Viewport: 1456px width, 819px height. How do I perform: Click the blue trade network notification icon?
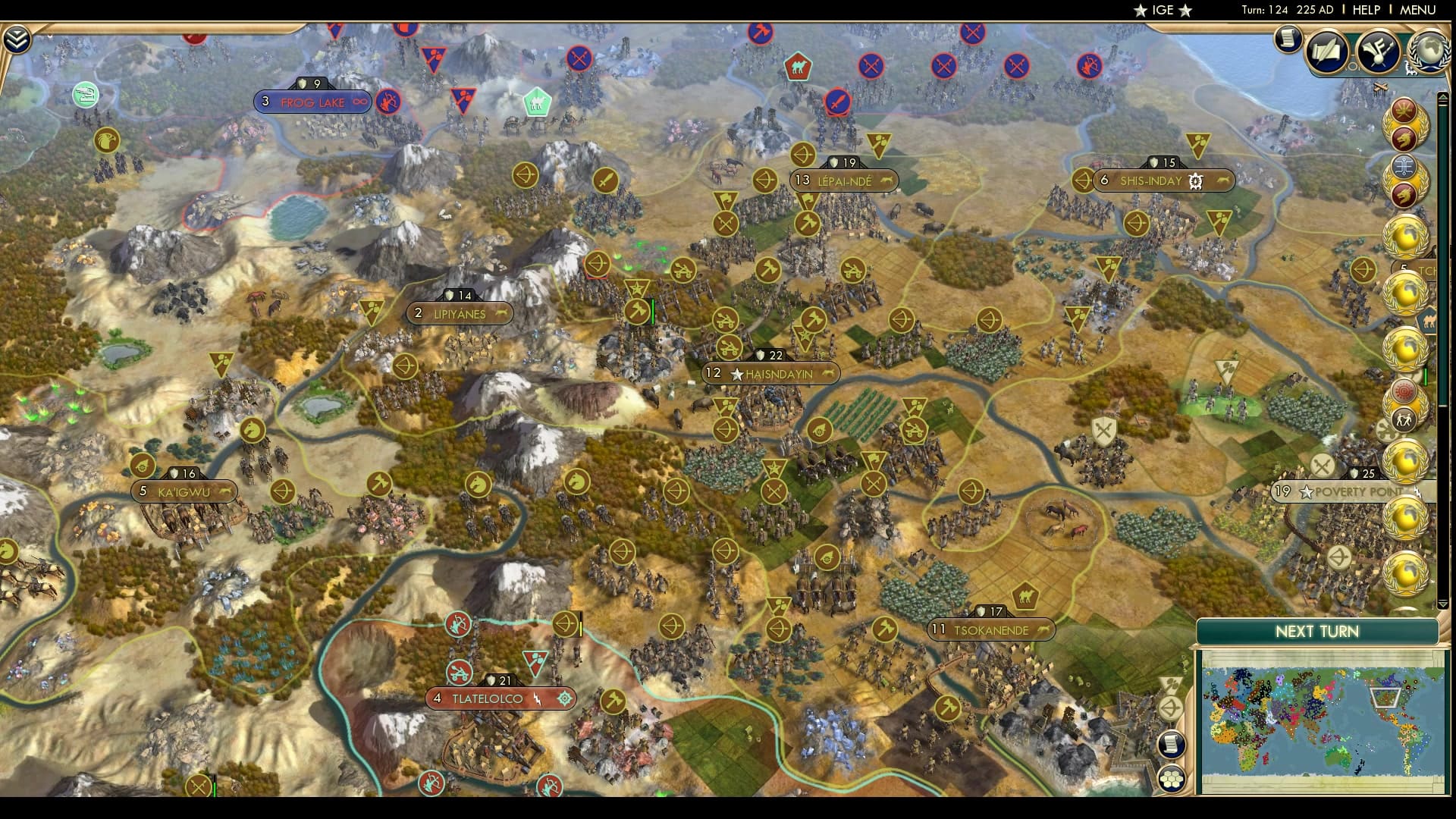point(1406,168)
